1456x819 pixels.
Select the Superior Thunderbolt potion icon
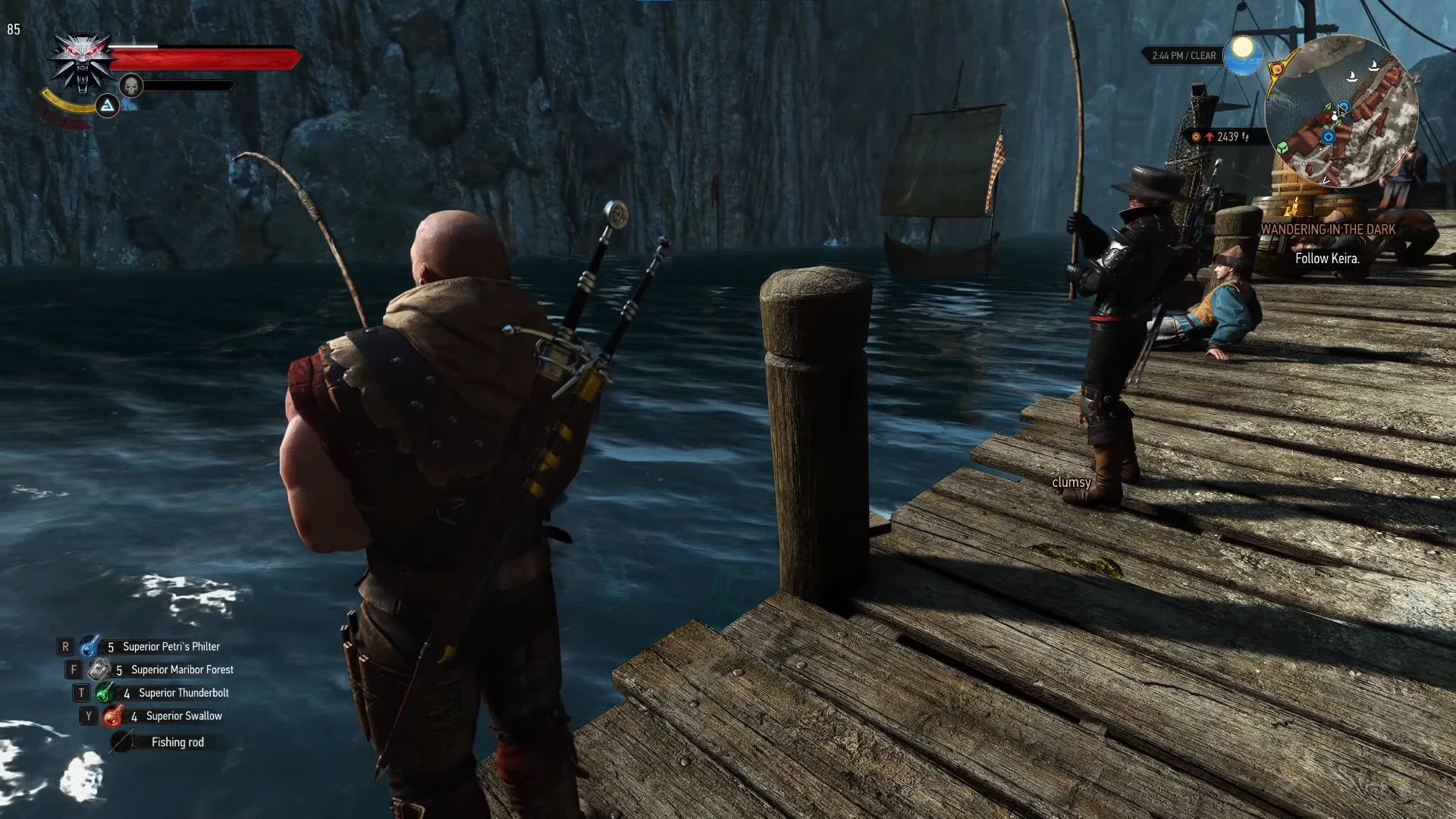(x=104, y=692)
